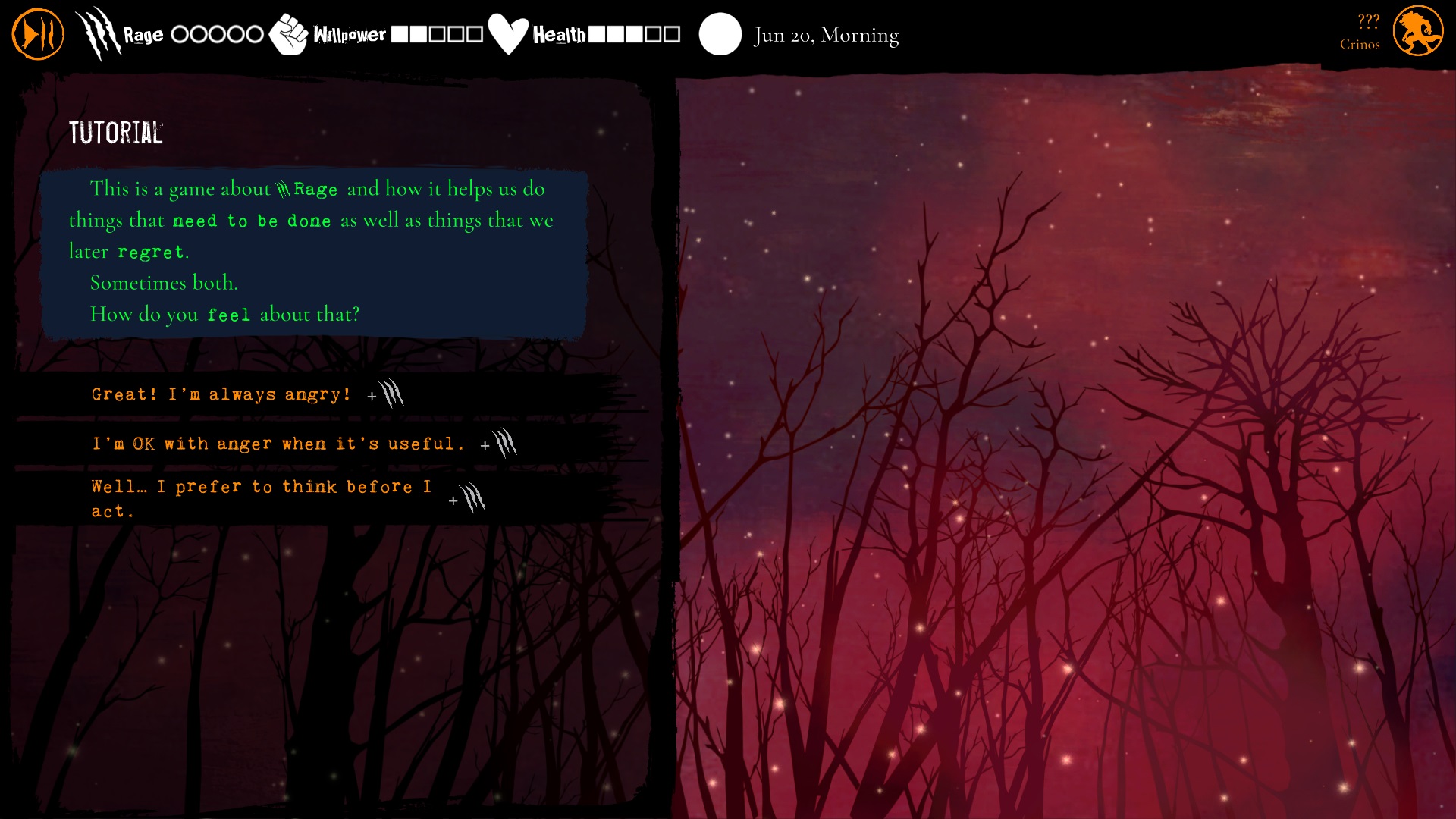Open the Crinos werewolf character icon
The height and width of the screenshot is (819, 1456).
click(1417, 32)
